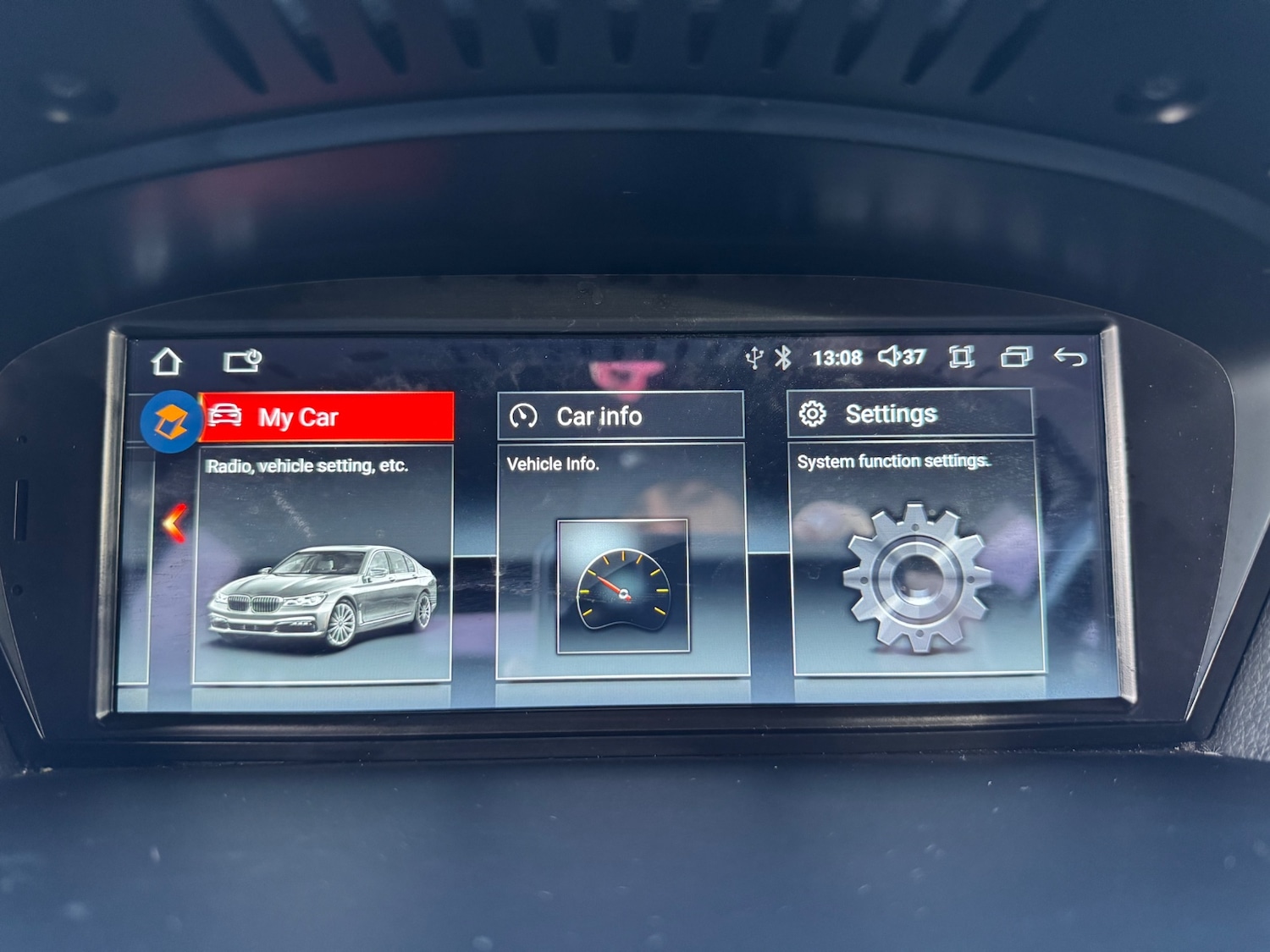1270x952 pixels.
Task: Open the Bluetooth status icon
Action: [x=783, y=357]
